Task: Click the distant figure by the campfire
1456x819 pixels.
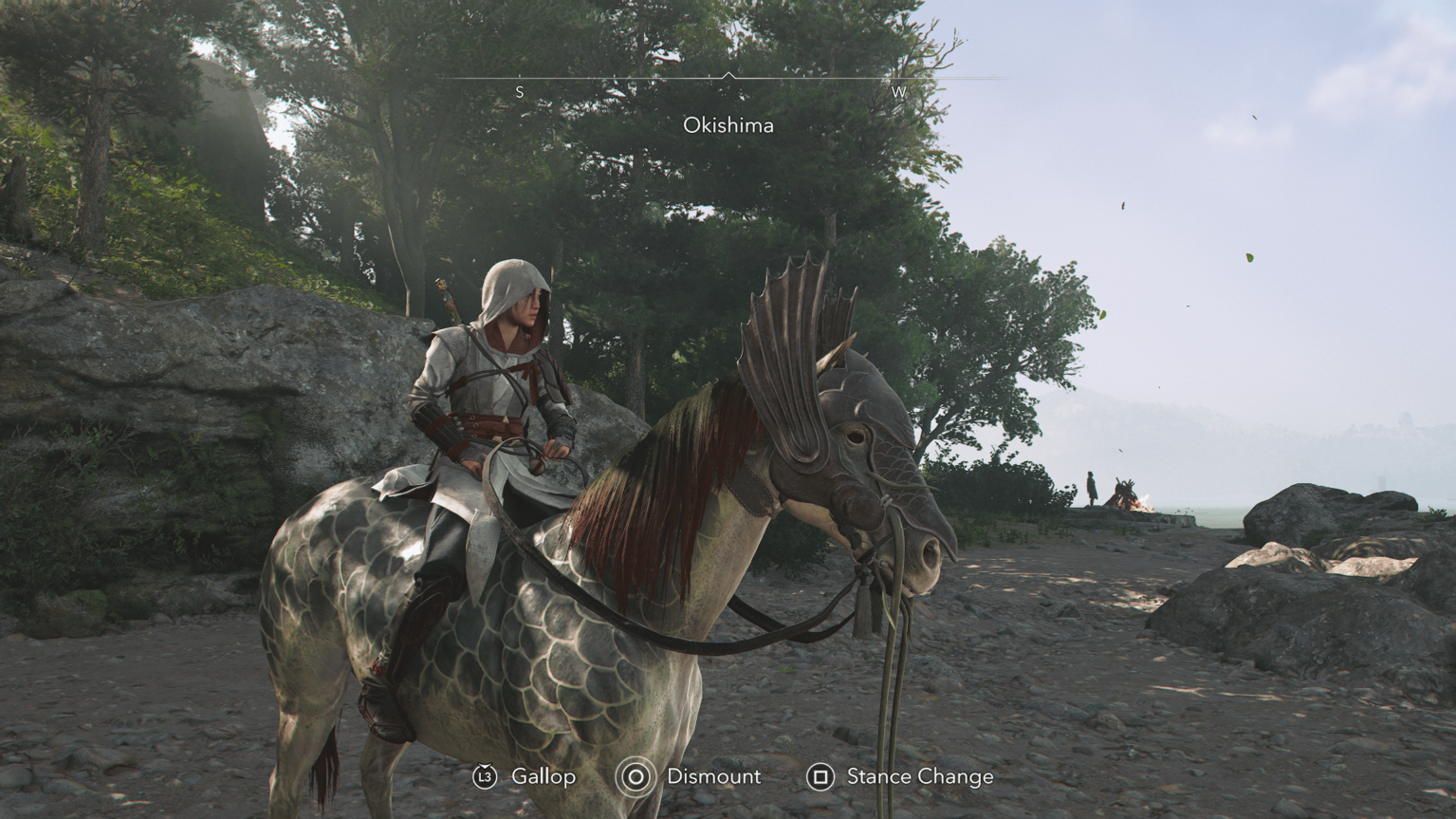Action: tap(1089, 486)
